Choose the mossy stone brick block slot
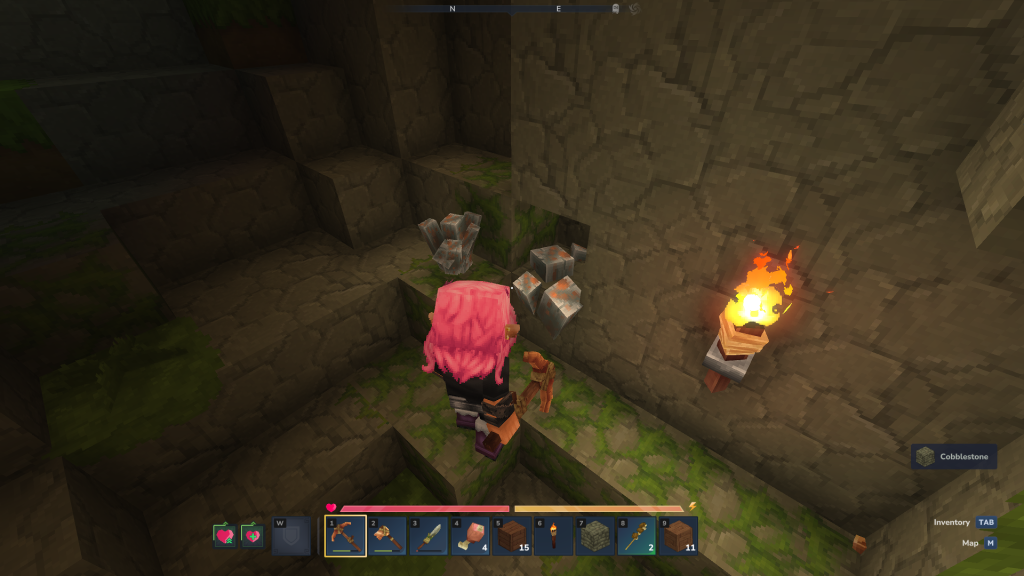This screenshot has width=1024, height=576. click(595, 536)
